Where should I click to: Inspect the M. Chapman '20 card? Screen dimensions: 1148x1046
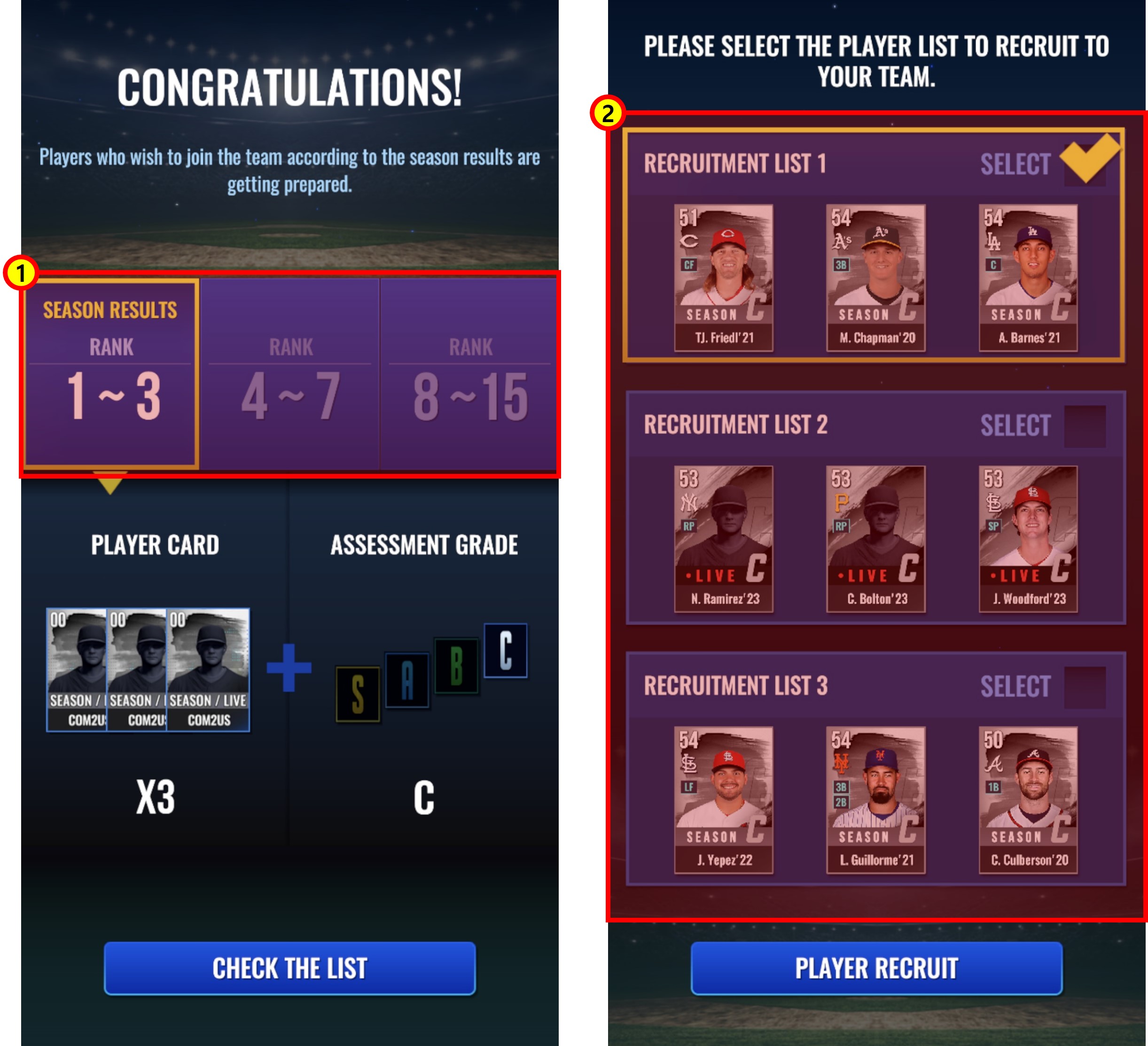pos(875,278)
